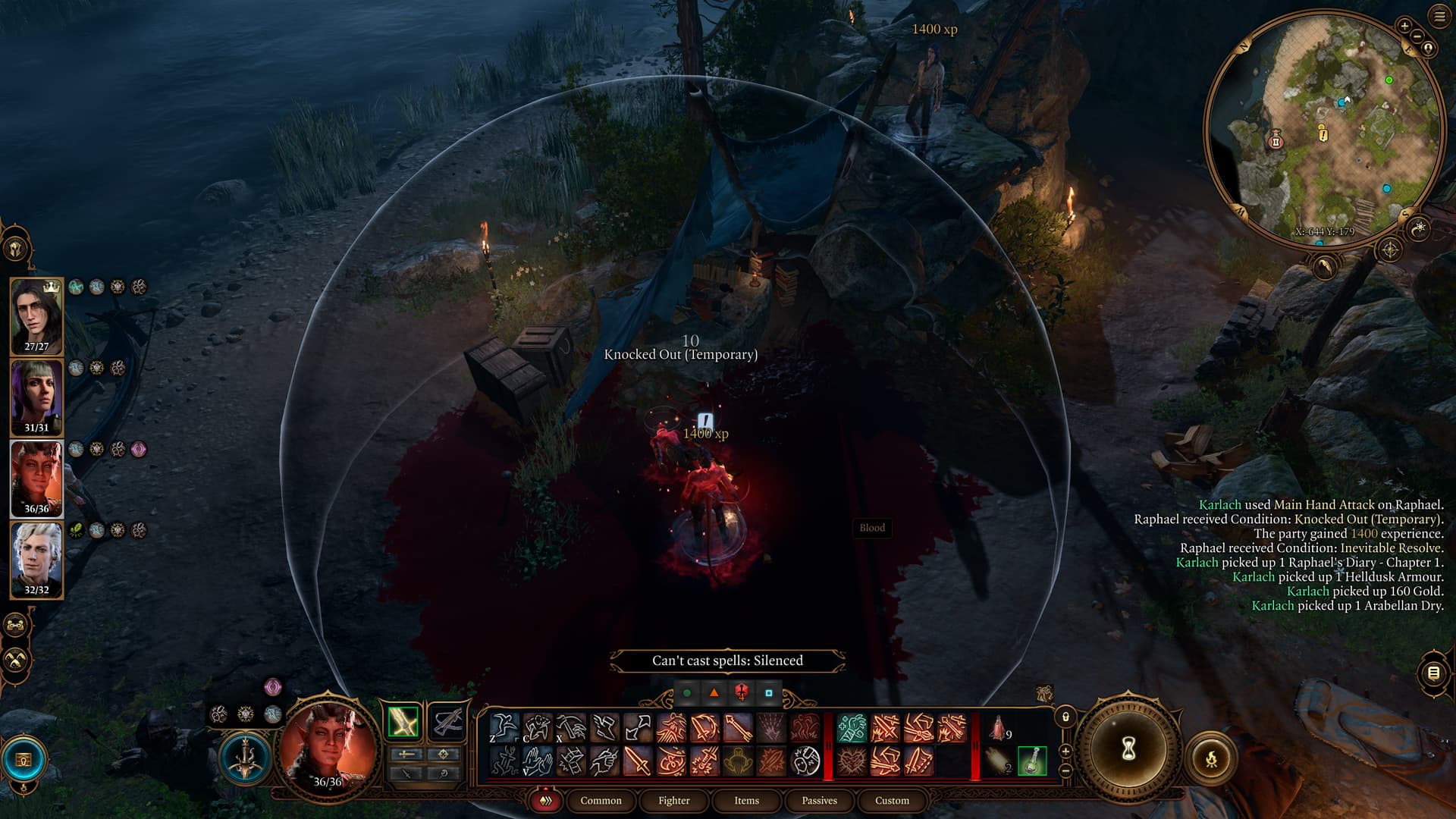Open the campfire rest menu

[x=1211, y=758]
